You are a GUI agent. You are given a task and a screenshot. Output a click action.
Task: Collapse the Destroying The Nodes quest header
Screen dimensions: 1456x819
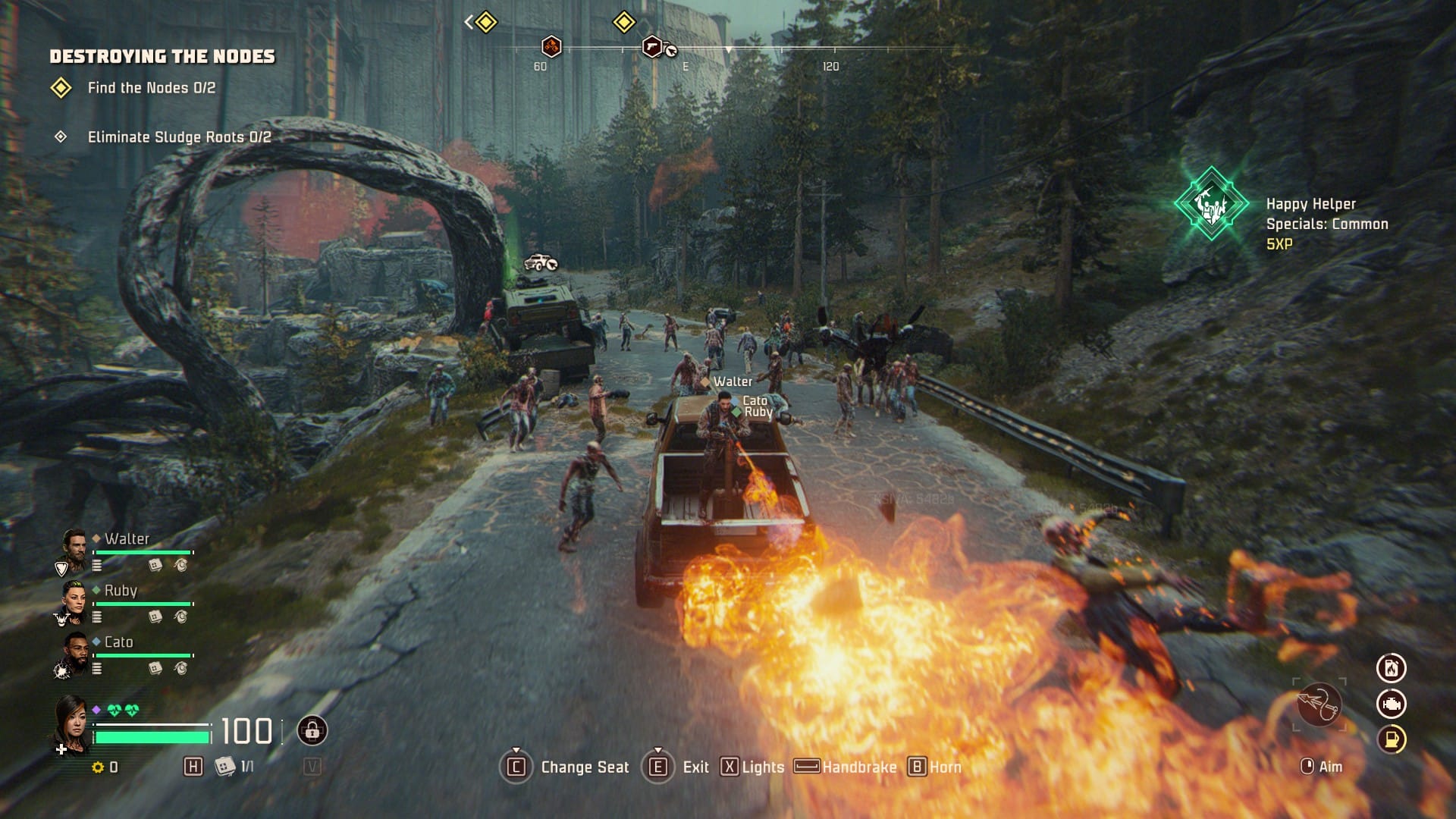click(163, 55)
